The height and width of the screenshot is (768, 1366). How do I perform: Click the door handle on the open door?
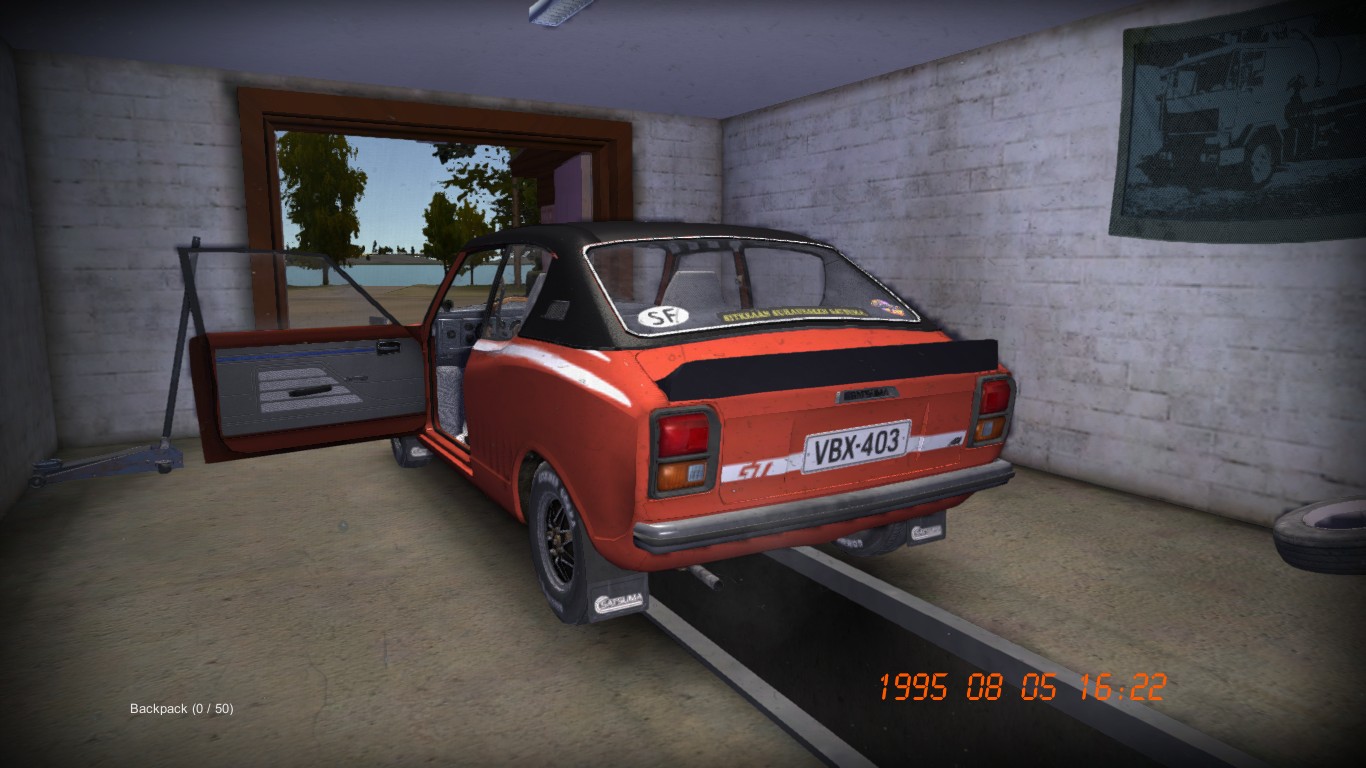click(388, 346)
